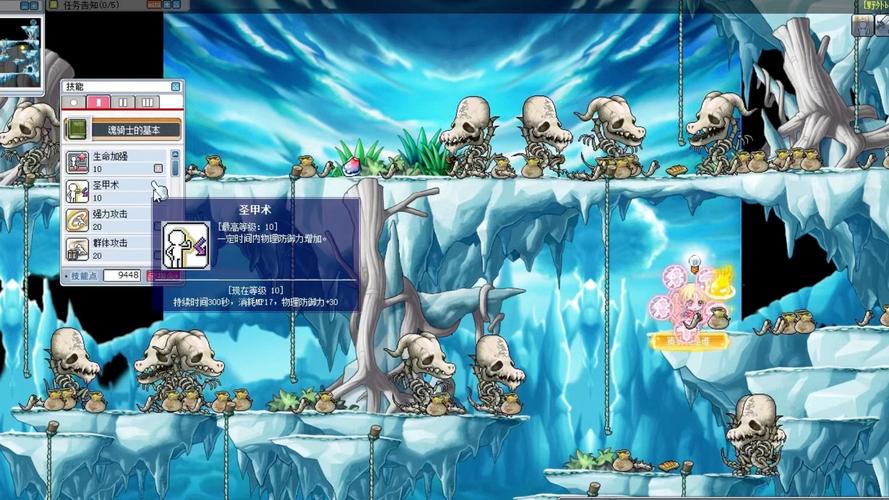The height and width of the screenshot is (500, 889).
Task: Click the minimap in the corner
Action: [22, 50]
